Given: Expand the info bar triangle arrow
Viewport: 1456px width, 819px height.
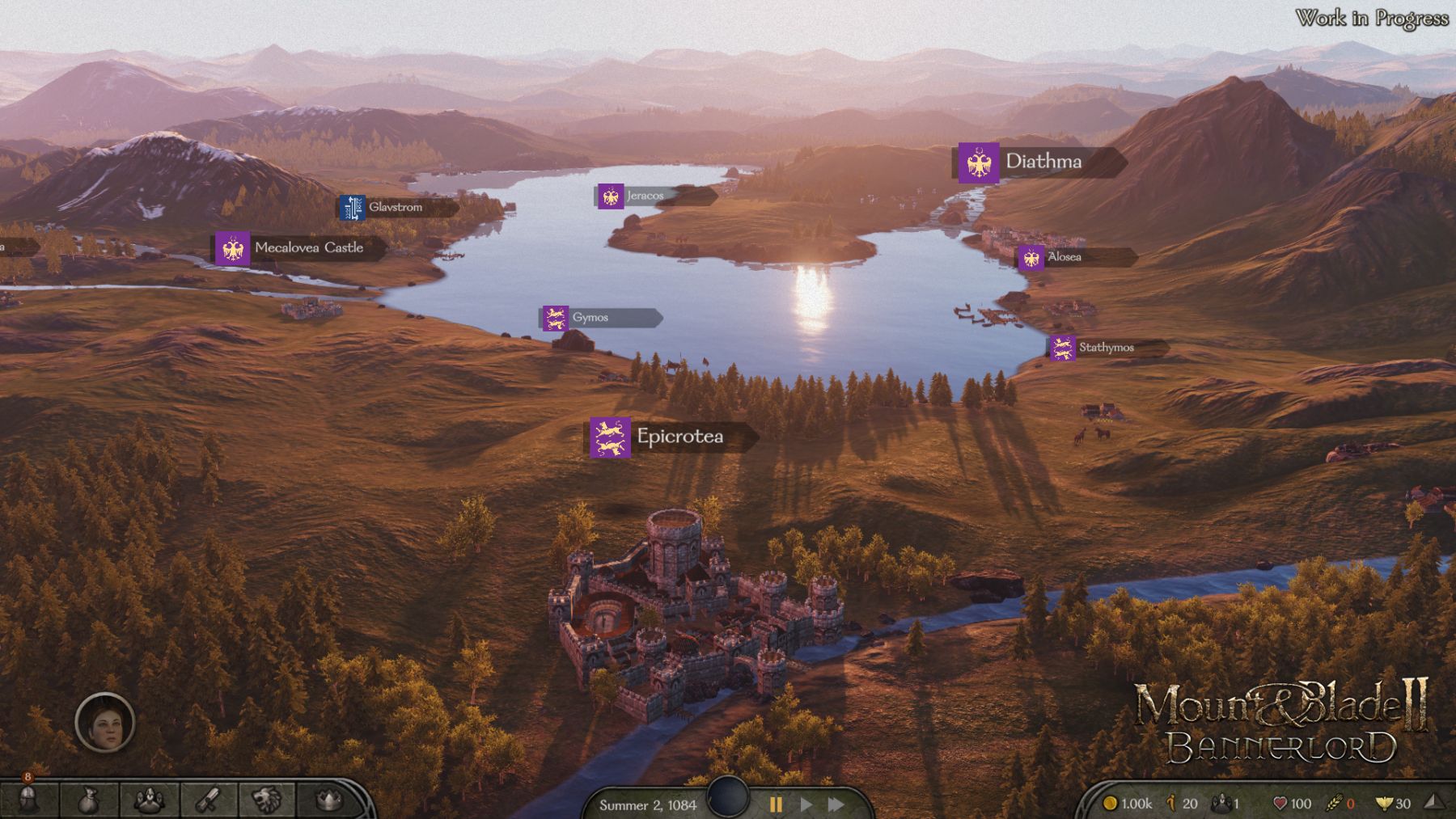Looking at the screenshot, I should click(1433, 801).
